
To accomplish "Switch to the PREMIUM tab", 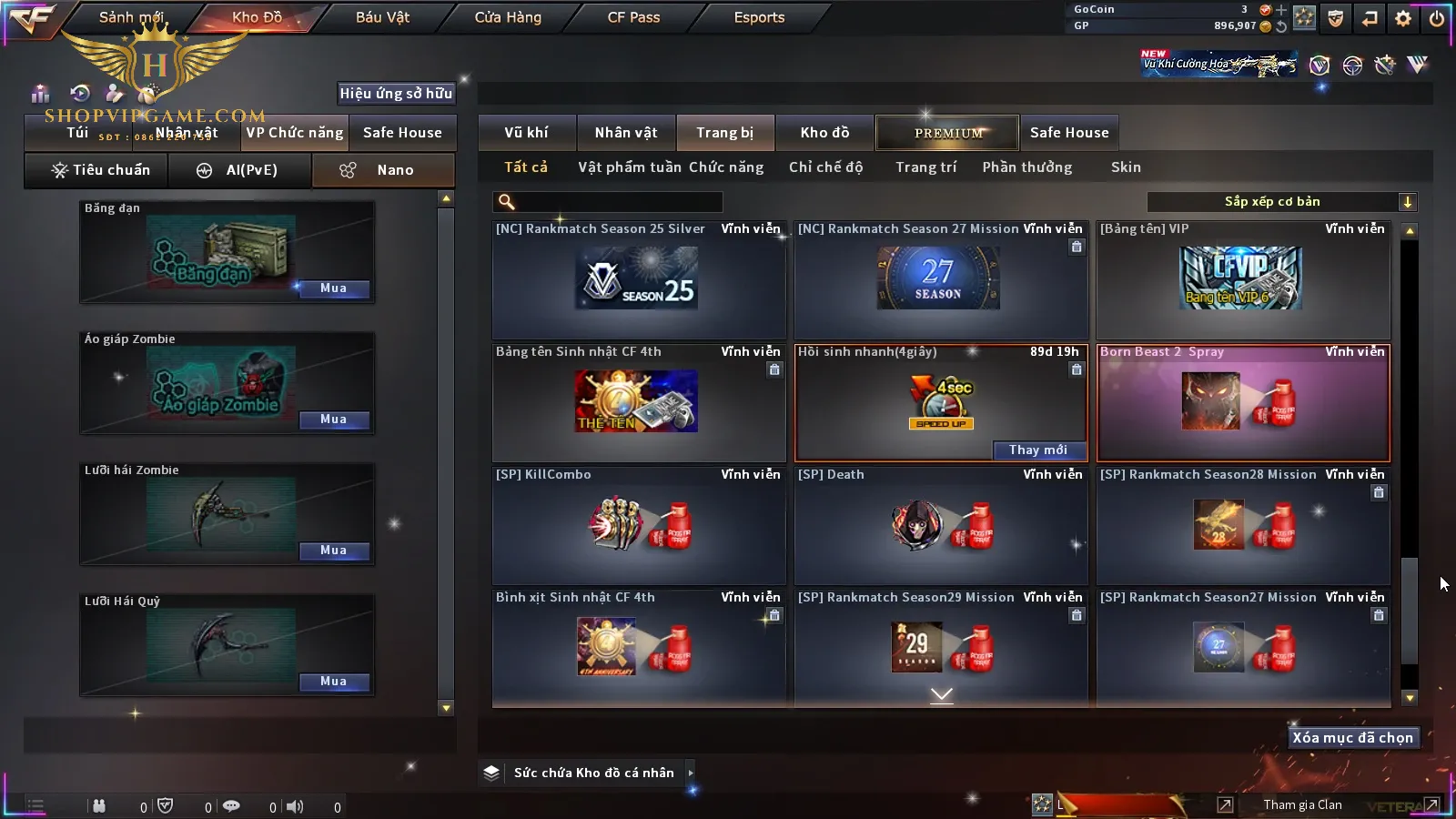I will coord(948,133).
